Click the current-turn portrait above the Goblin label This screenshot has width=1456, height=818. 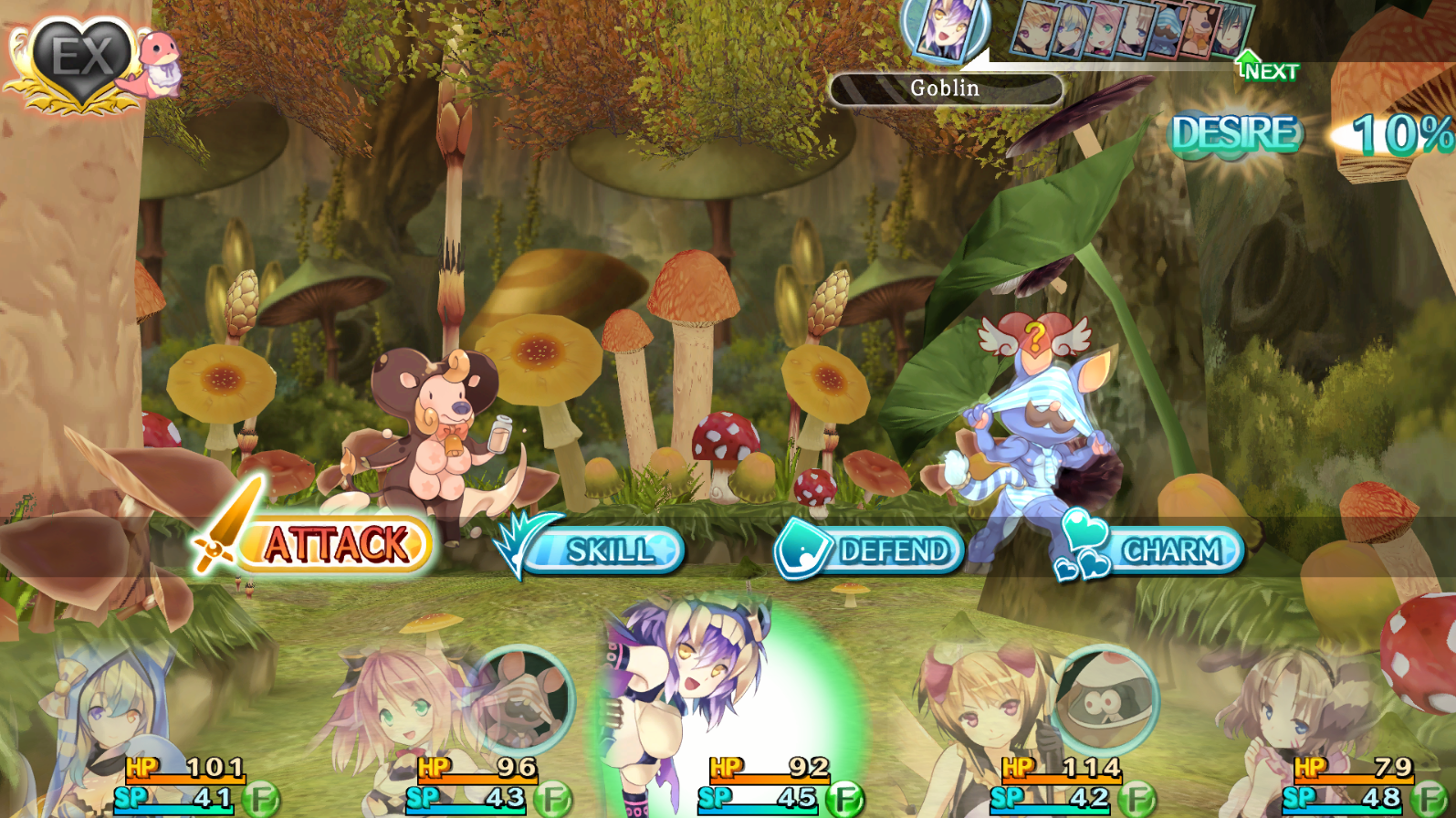click(945, 29)
